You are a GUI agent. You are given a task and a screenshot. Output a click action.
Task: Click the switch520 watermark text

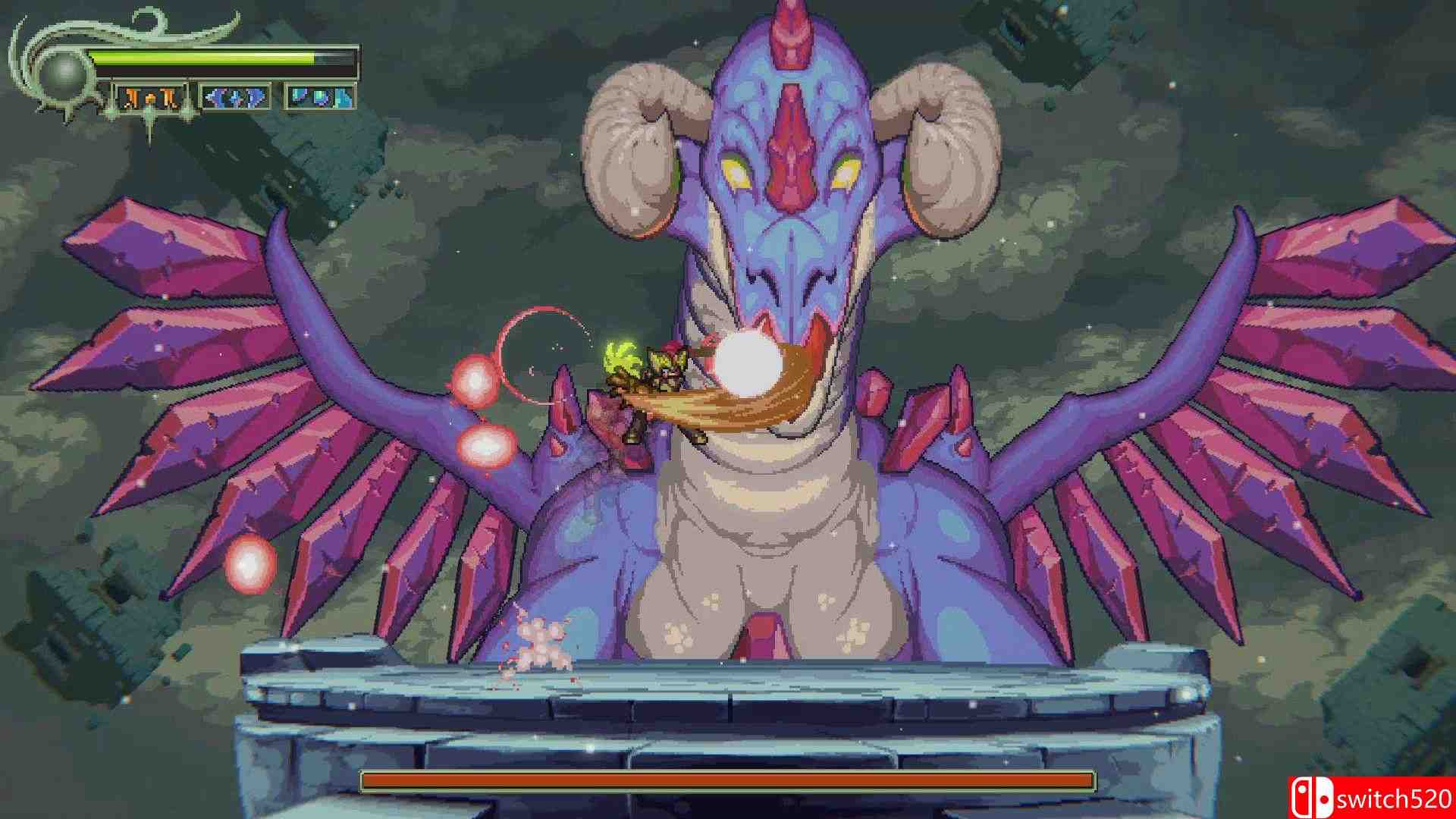1395,799
